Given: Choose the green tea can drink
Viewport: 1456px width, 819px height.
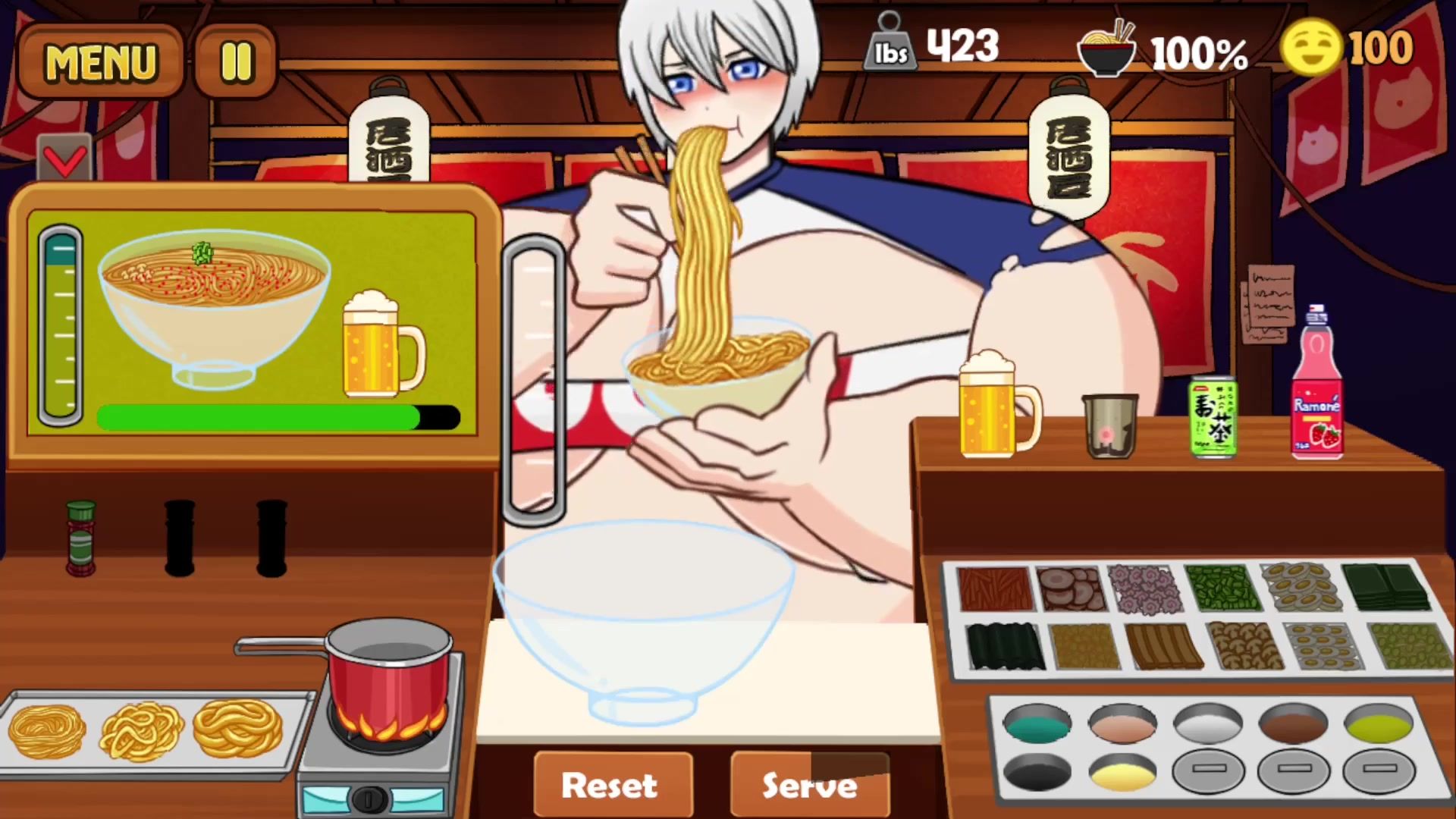Looking at the screenshot, I should pyautogui.click(x=1213, y=417).
